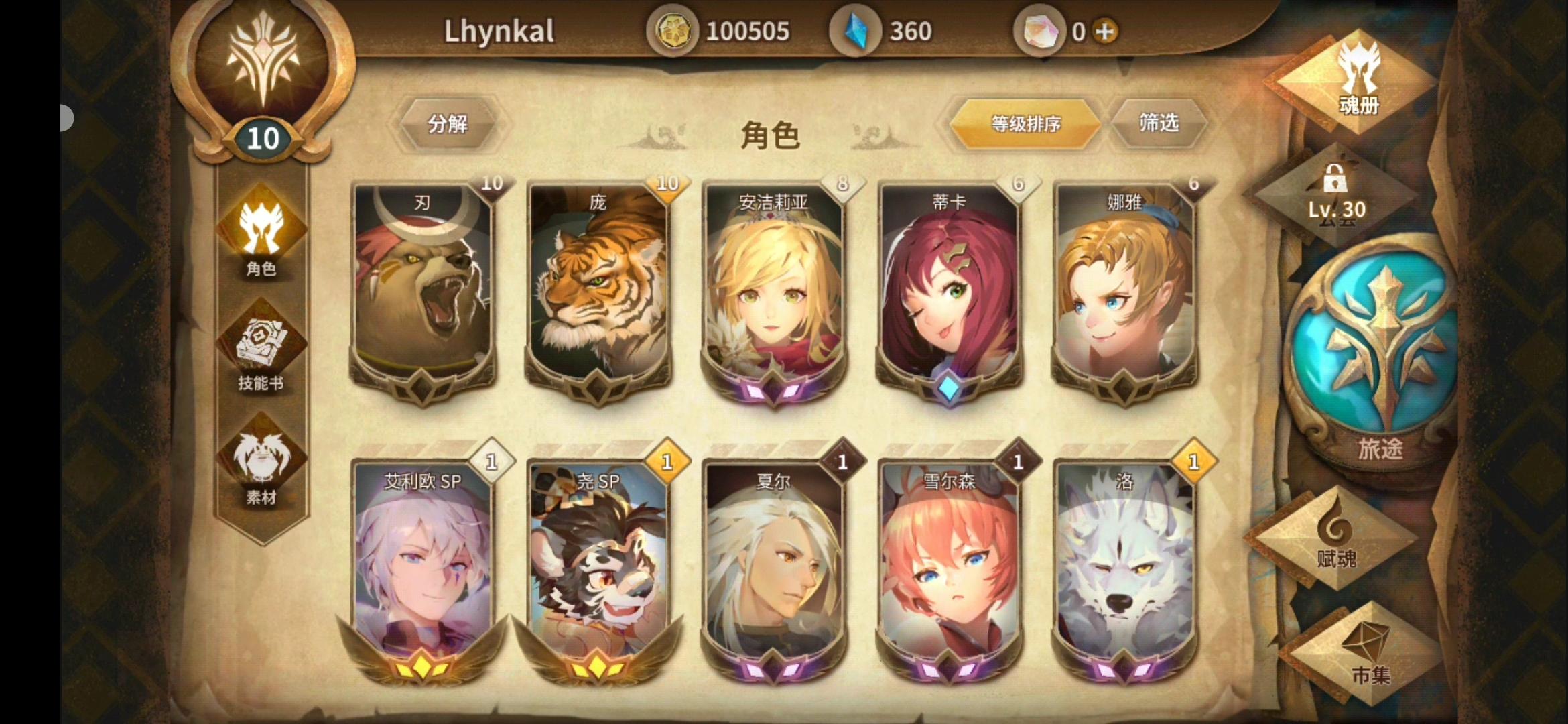1568x724 pixels.
Task: Open the 筛选 filter options
Action: tap(1159, 125)
